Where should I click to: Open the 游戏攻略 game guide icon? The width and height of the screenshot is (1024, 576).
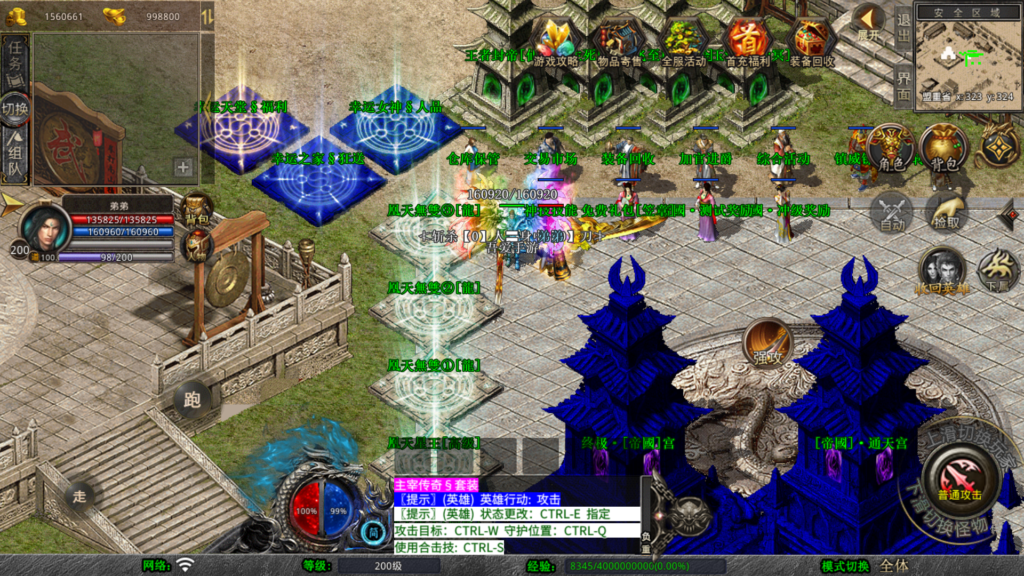pos(556,43)
